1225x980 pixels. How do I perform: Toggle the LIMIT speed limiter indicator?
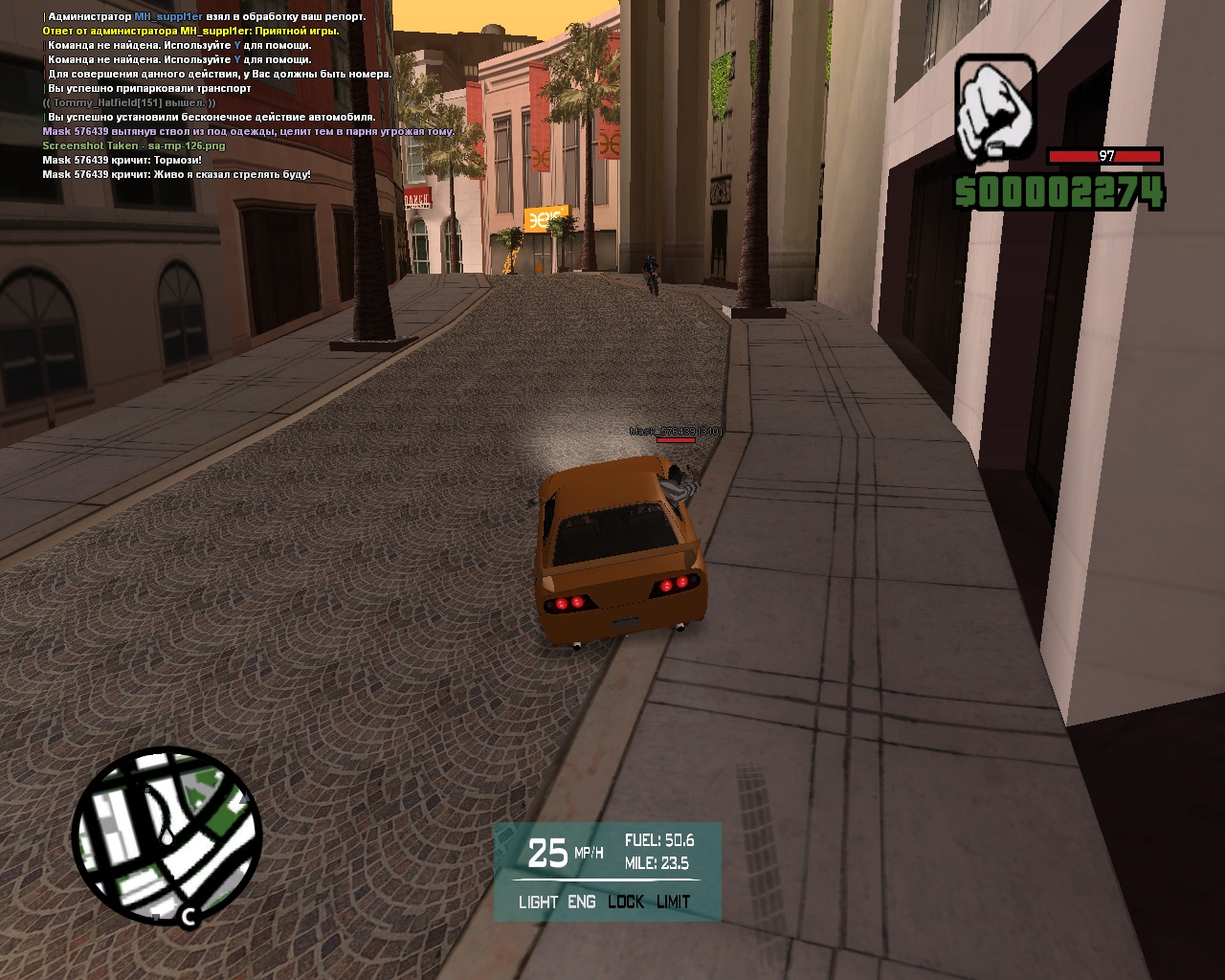click(673, 902)
